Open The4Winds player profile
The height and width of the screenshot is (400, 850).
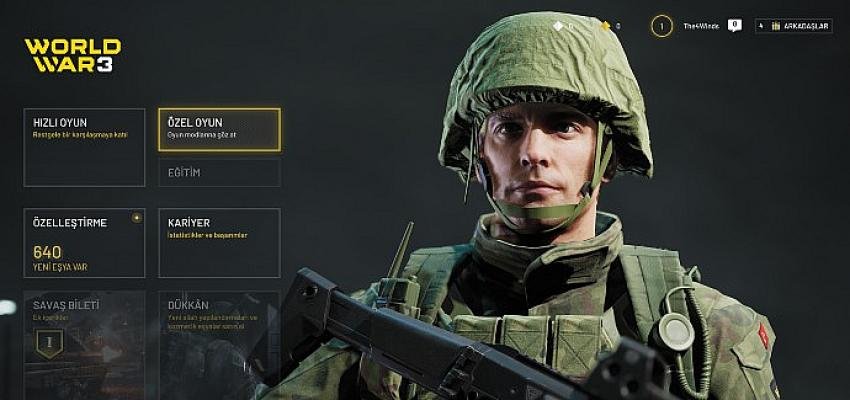point(701,26)
